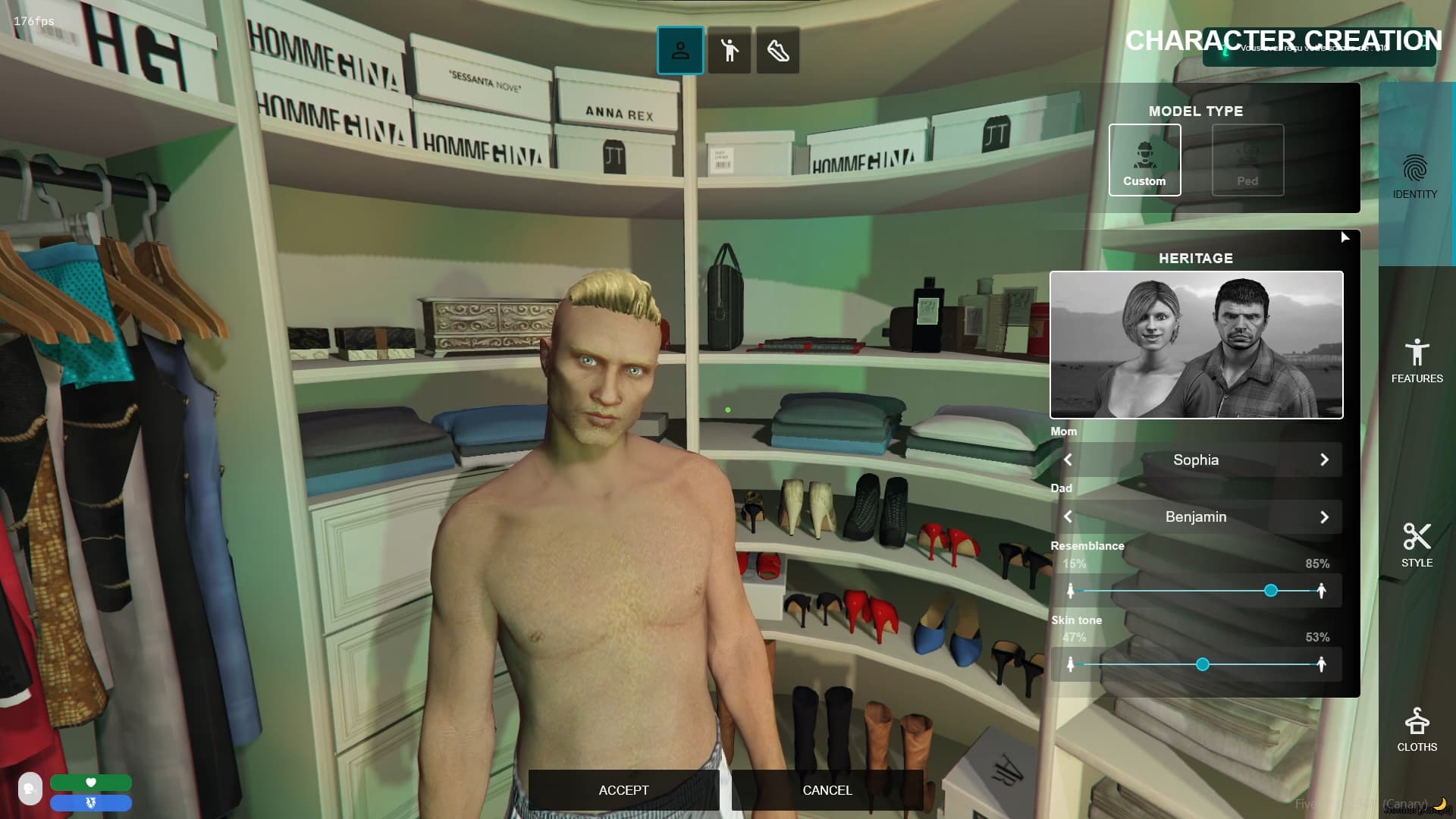Screen dimensions: 1456x819
Task: Switch camera to full body view
Action: 730,51
